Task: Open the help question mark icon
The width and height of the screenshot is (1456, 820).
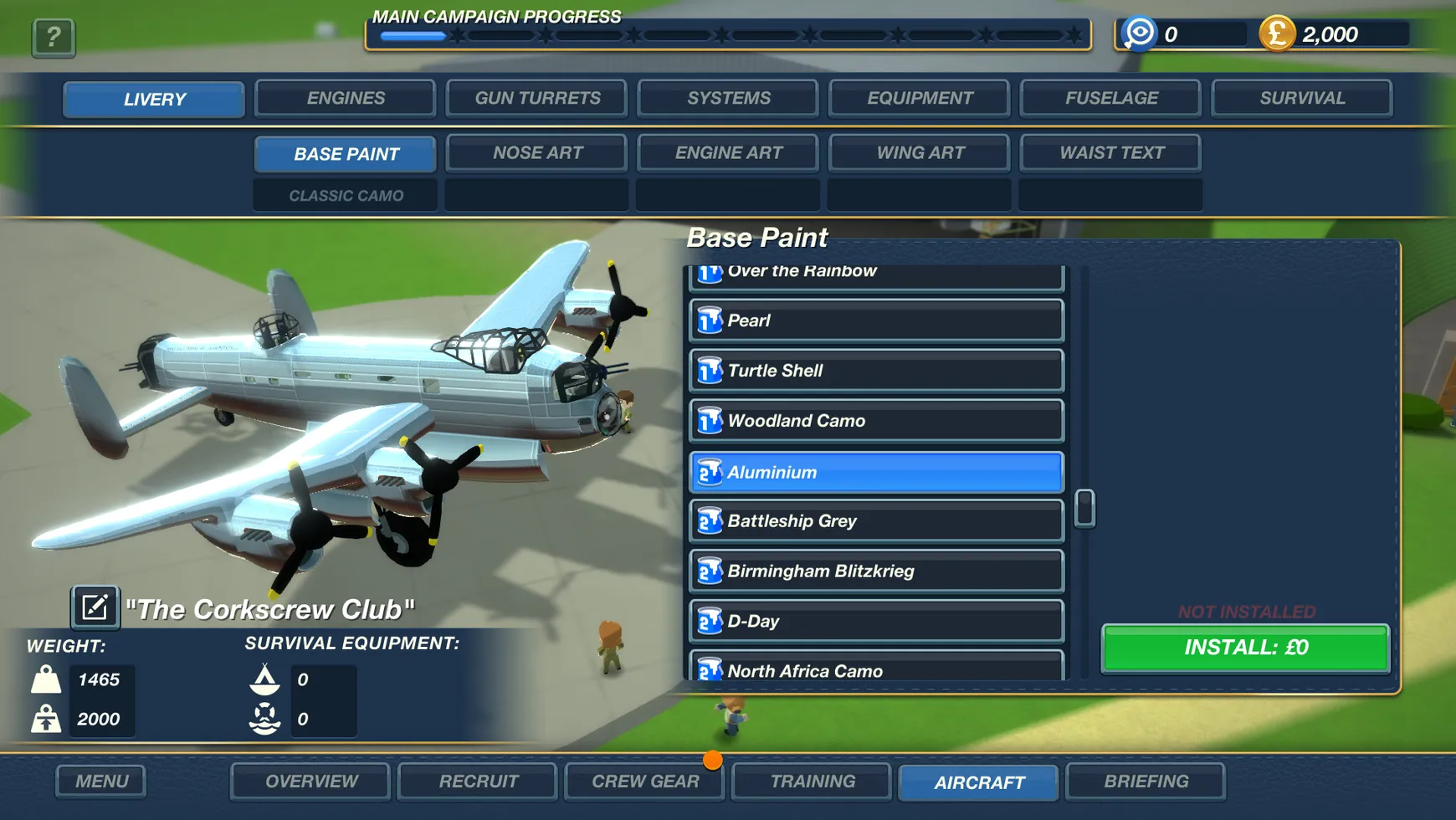Action: pyautogui.click(x=53, y=37)
